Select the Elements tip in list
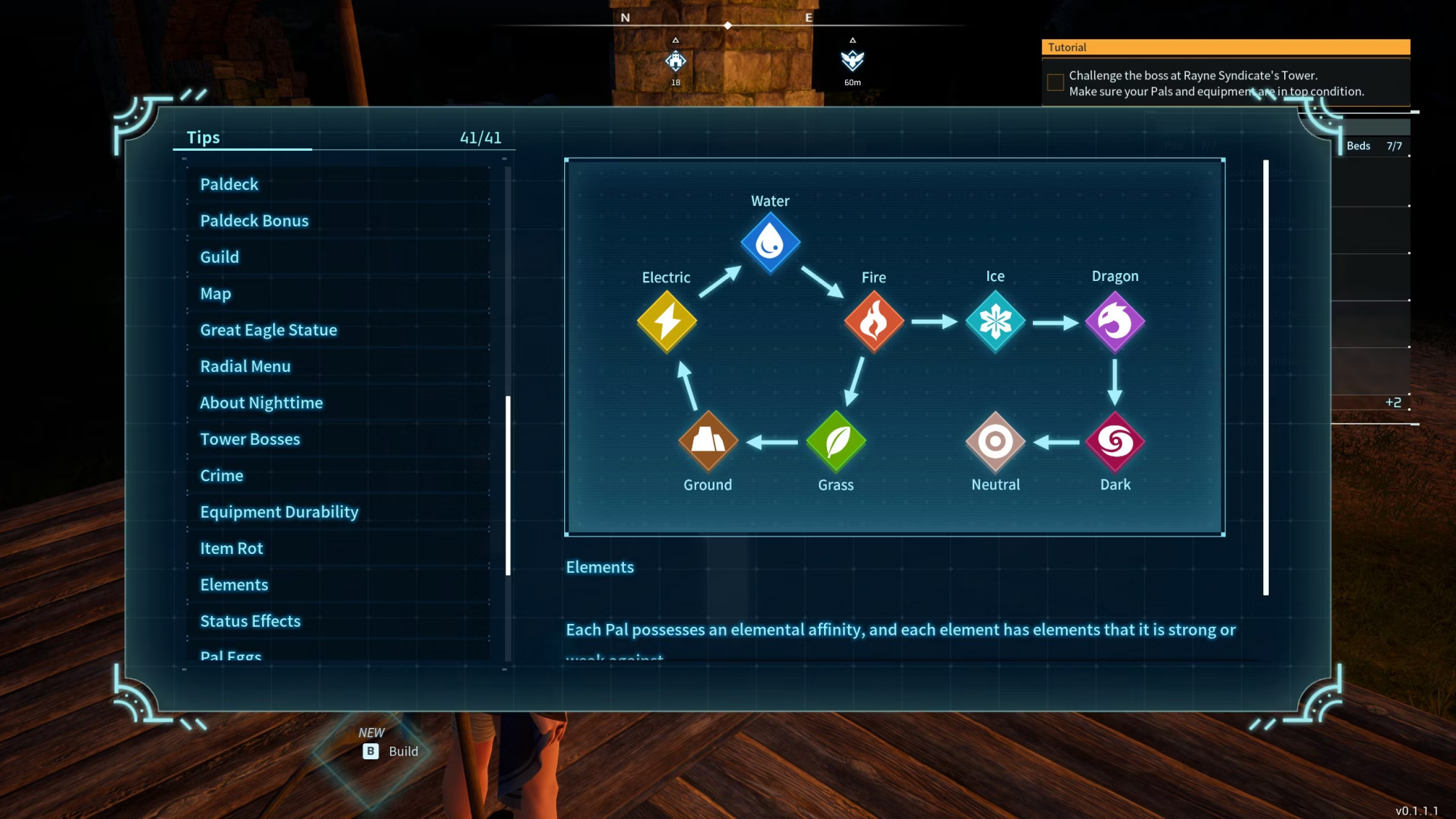 tap(234, 585)
